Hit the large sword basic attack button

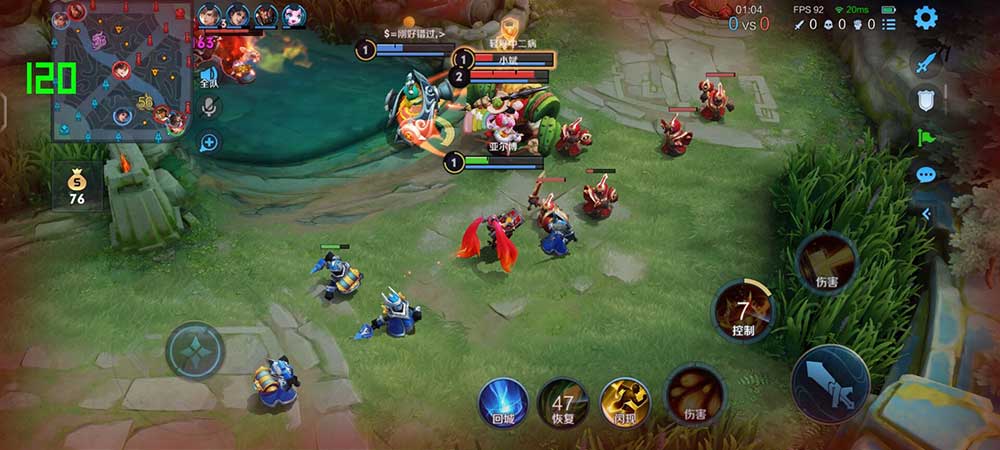829,383
